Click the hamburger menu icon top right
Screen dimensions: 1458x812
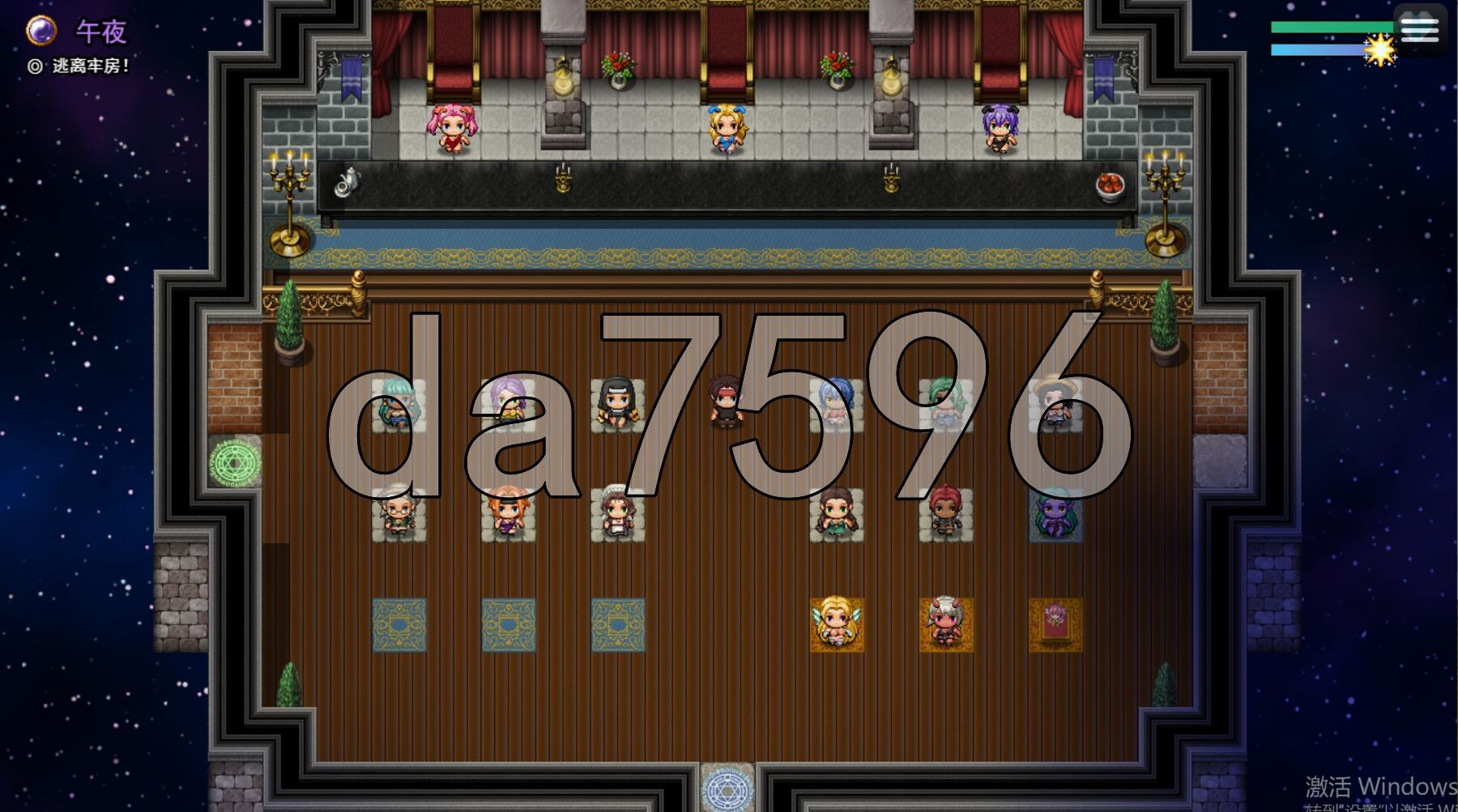[1420, 29]
